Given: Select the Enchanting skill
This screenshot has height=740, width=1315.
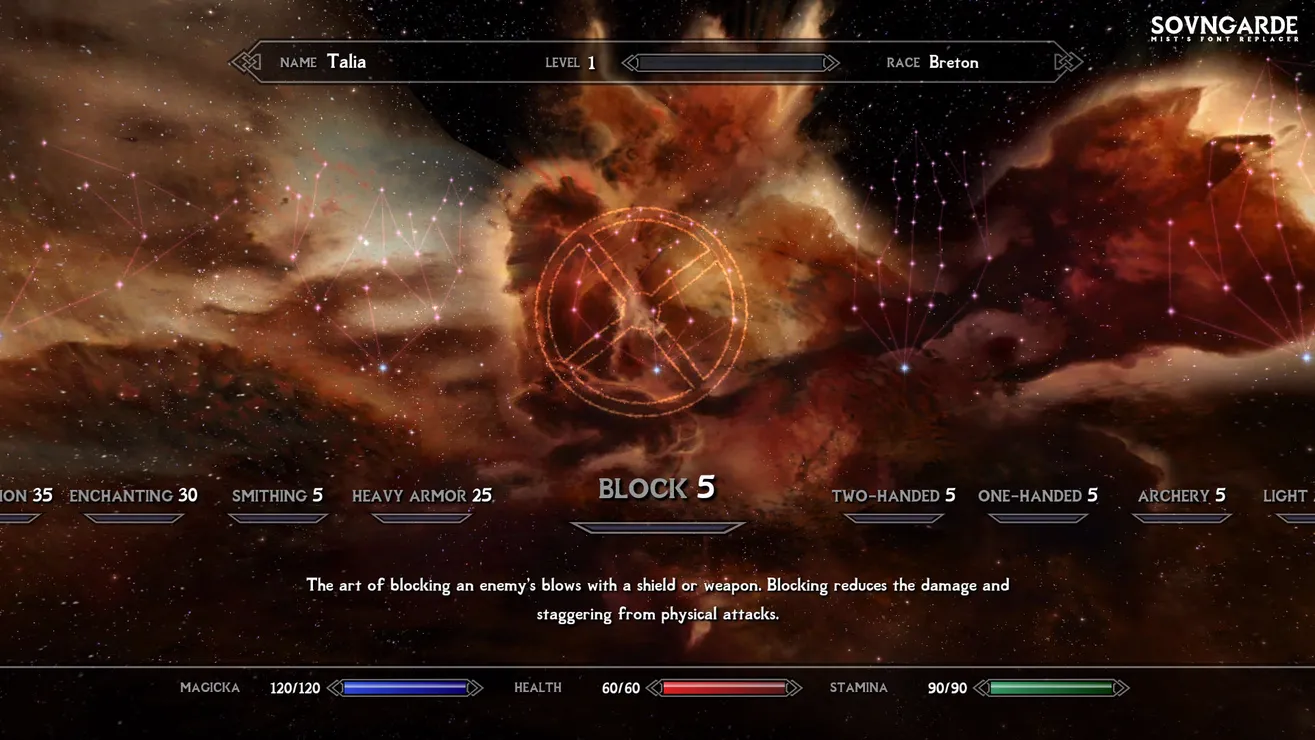Looking at the screenshot, I should (133, 496).
